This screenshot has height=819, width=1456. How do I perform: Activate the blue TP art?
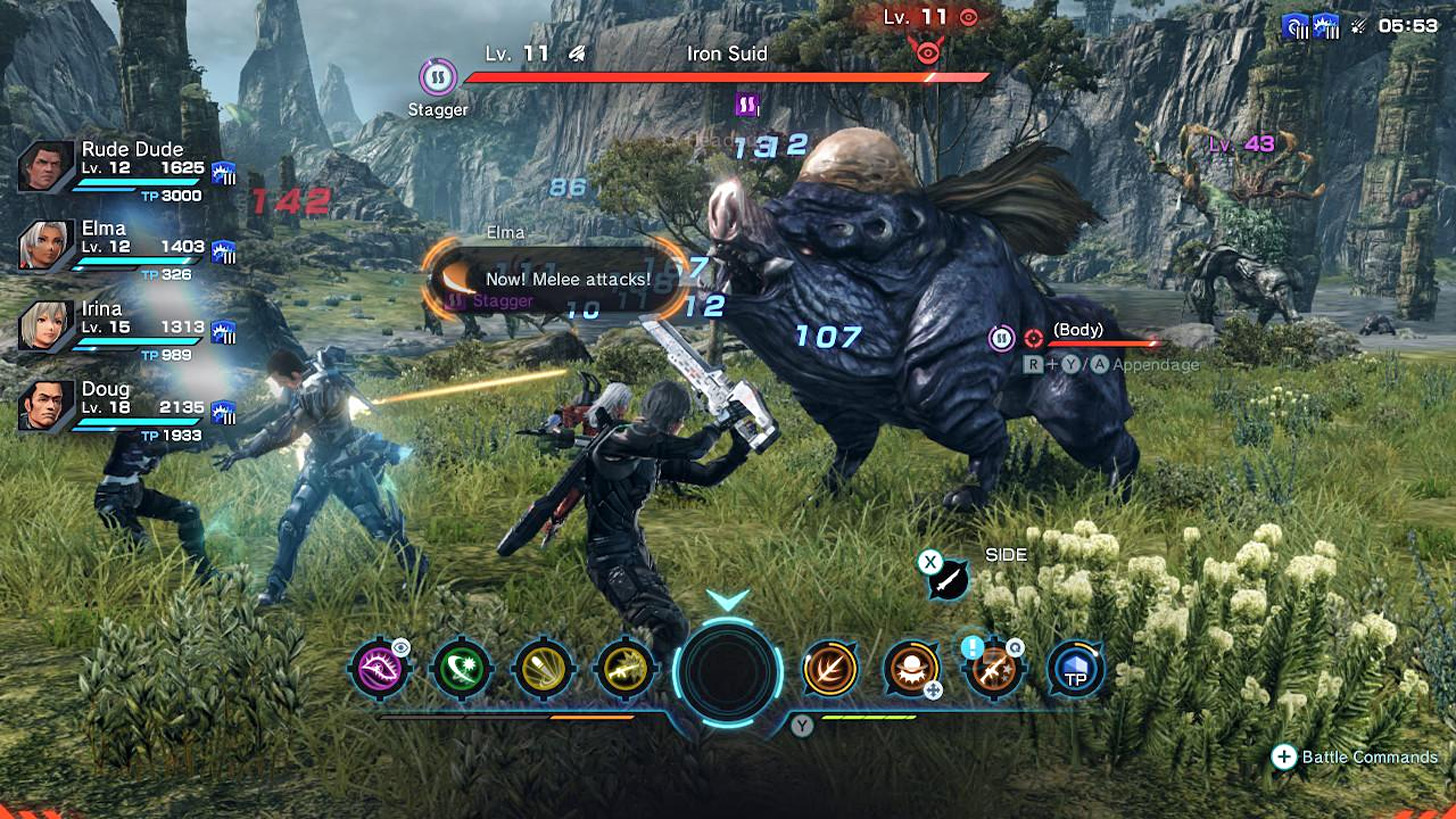tap(1075, 670)
